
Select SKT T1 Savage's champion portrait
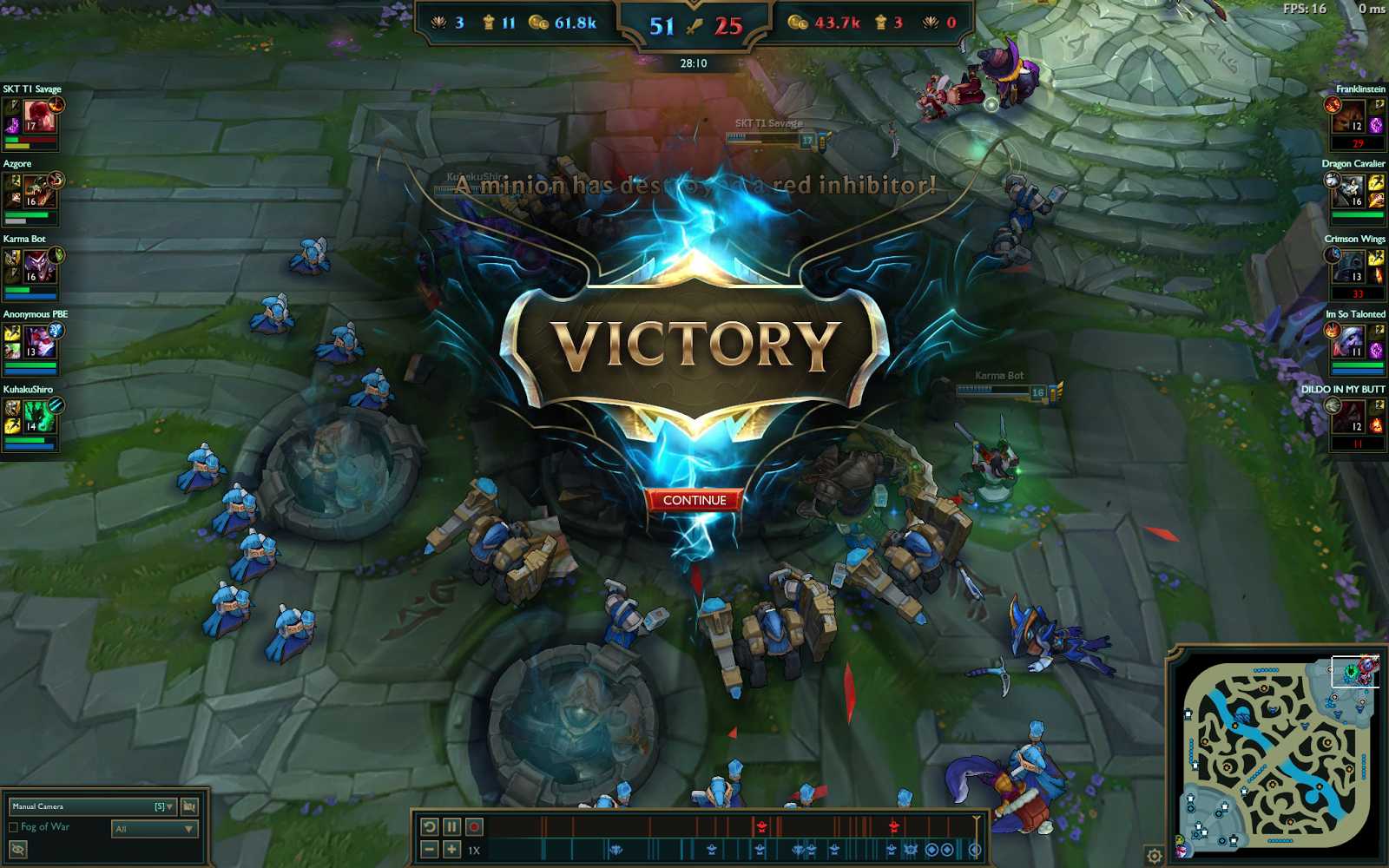coord(39,116)
